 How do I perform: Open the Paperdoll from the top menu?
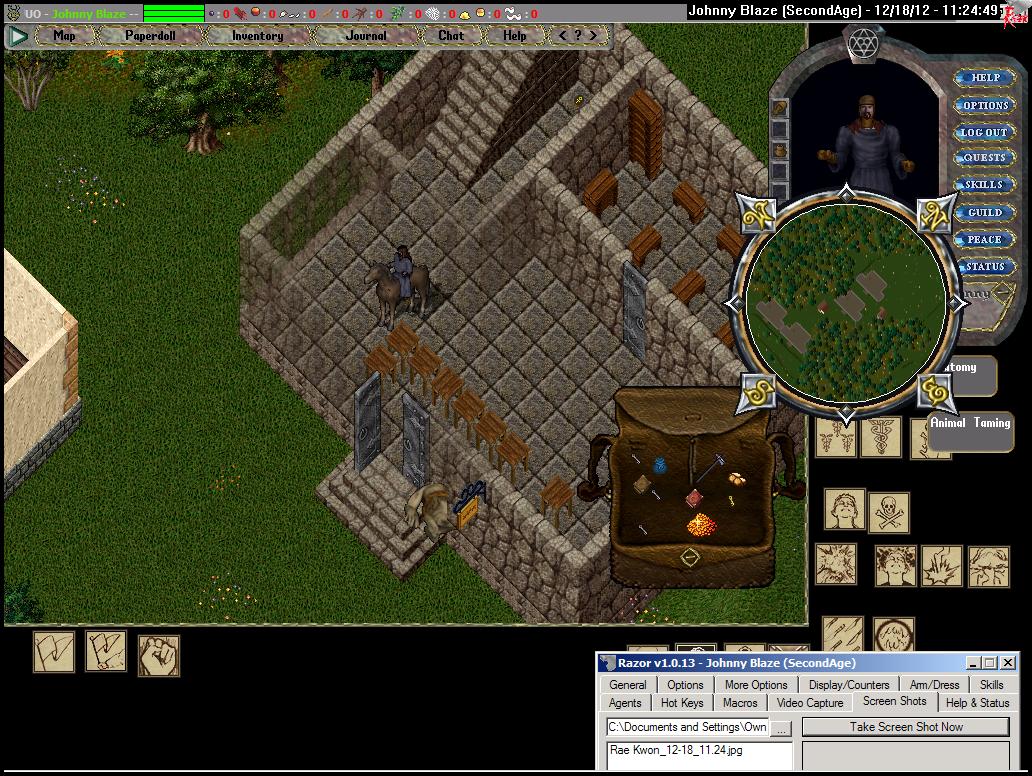pos(150,35)
